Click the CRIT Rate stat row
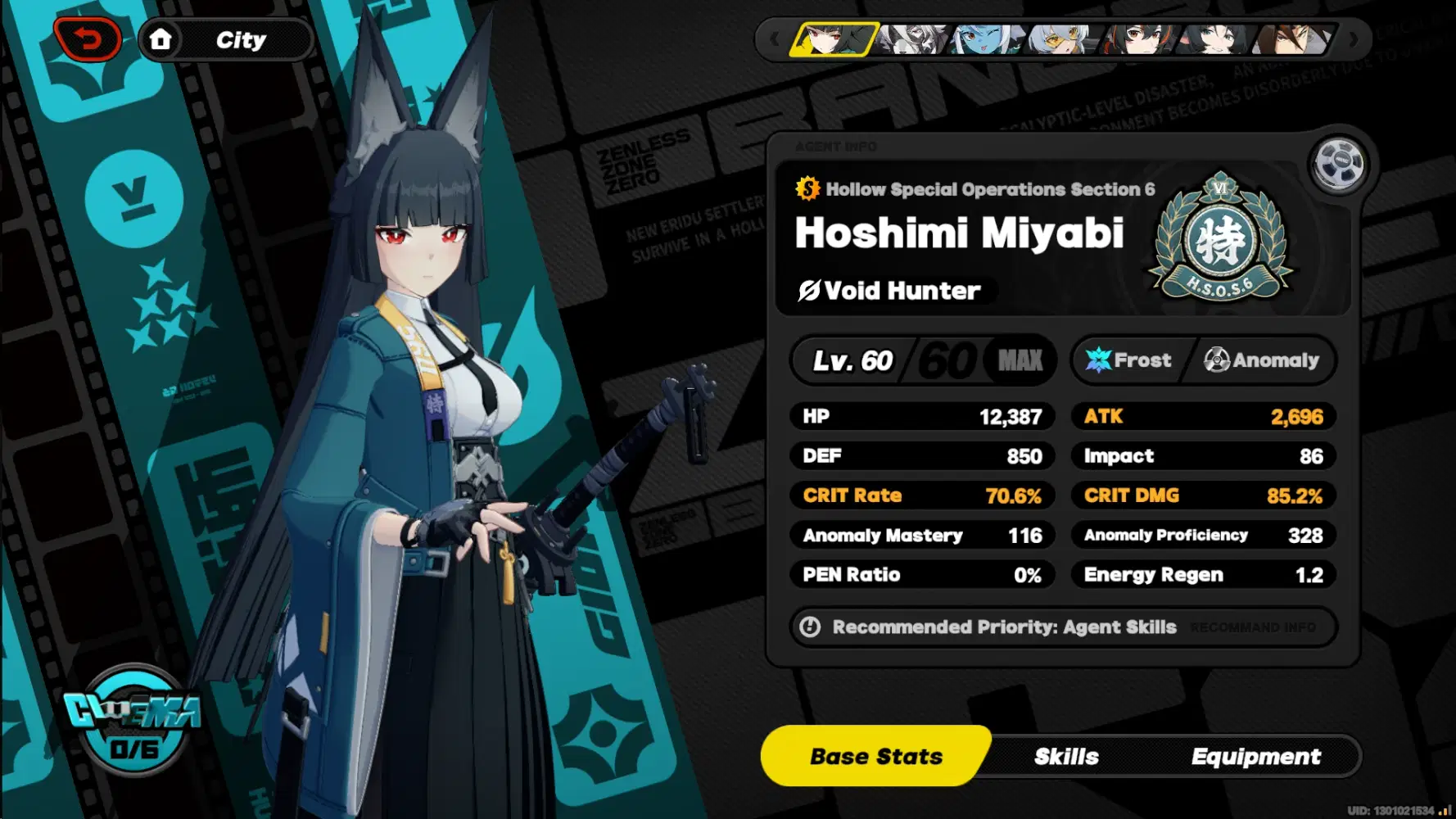The height and width of the screenshot is (819, 1456). (x=921, y=495)
